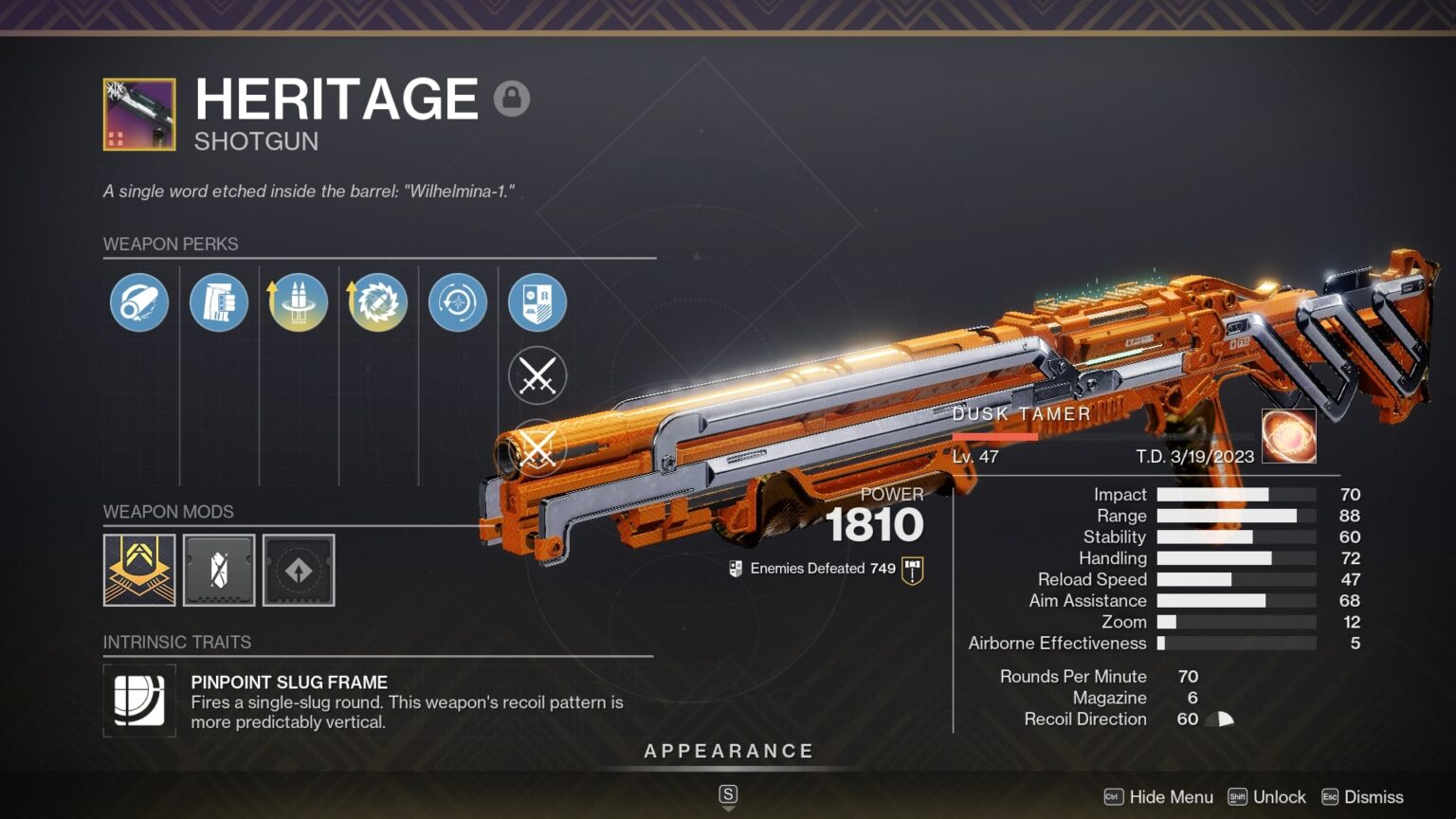Inspect the circular reload perk icon
The width and height of the screenshot is (1456, 819).
[x=457, y=301]
